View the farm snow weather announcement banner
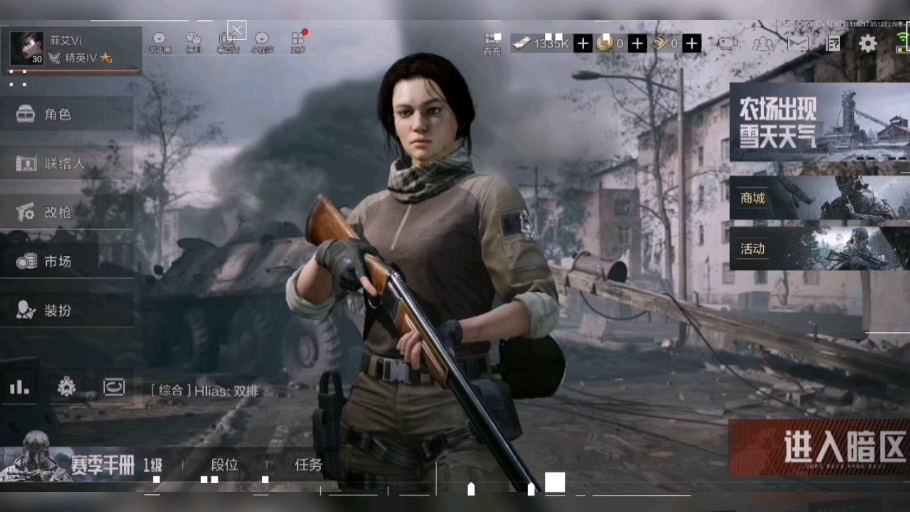The width and height of the screenshot is (910, 512). click(818, 122)
